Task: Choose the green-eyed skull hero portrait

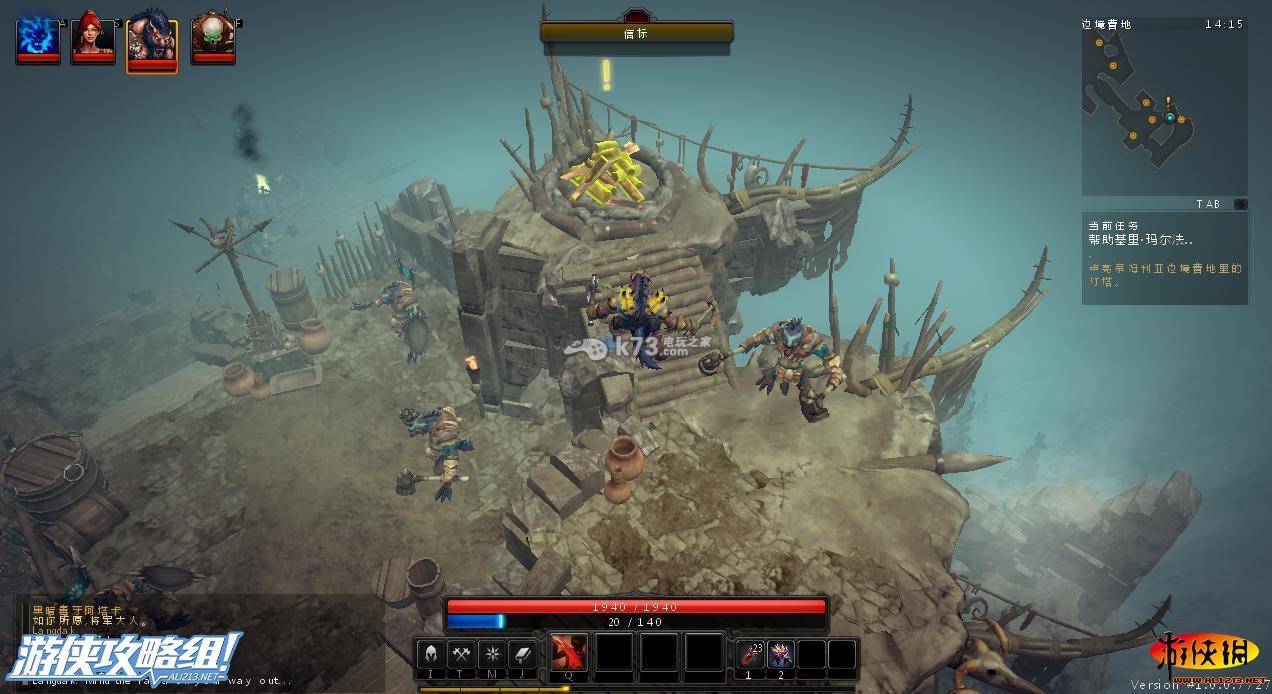Action: pyautogui.click(x=212, y=38)
